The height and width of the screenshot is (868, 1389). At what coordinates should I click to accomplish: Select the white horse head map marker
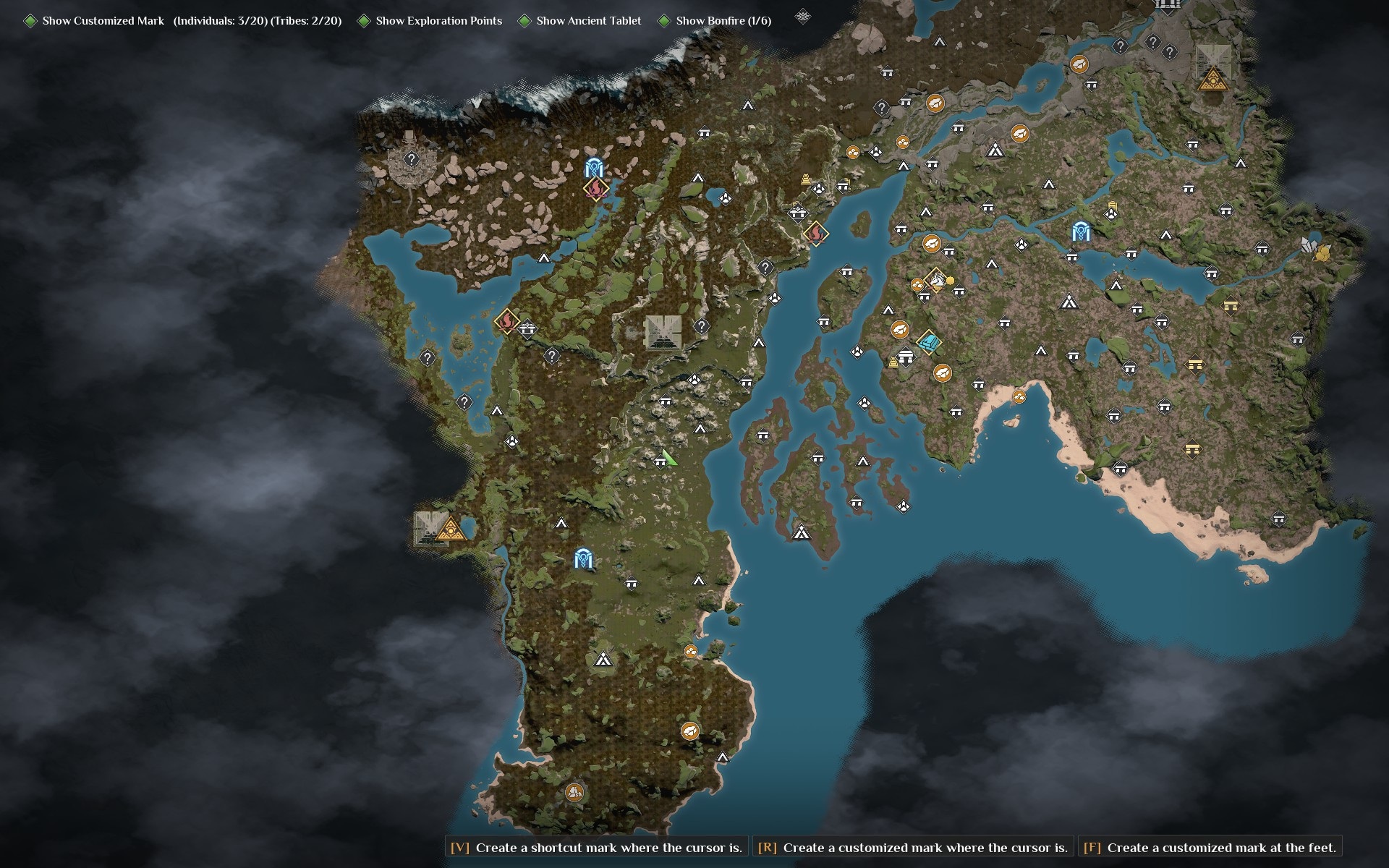pos(935,278)
